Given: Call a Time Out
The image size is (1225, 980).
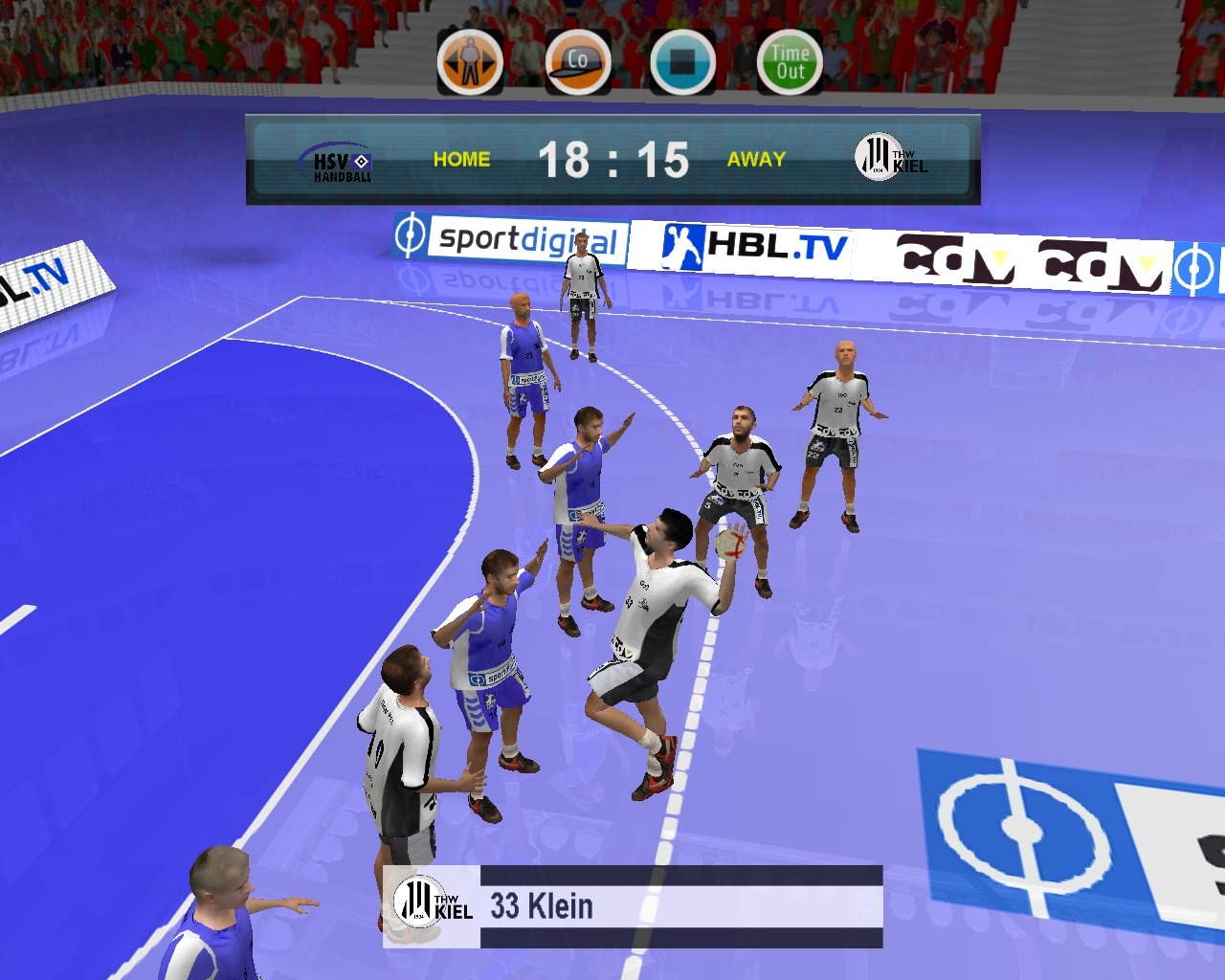Looking at the screenshot, I should click(x=790, y=63).
